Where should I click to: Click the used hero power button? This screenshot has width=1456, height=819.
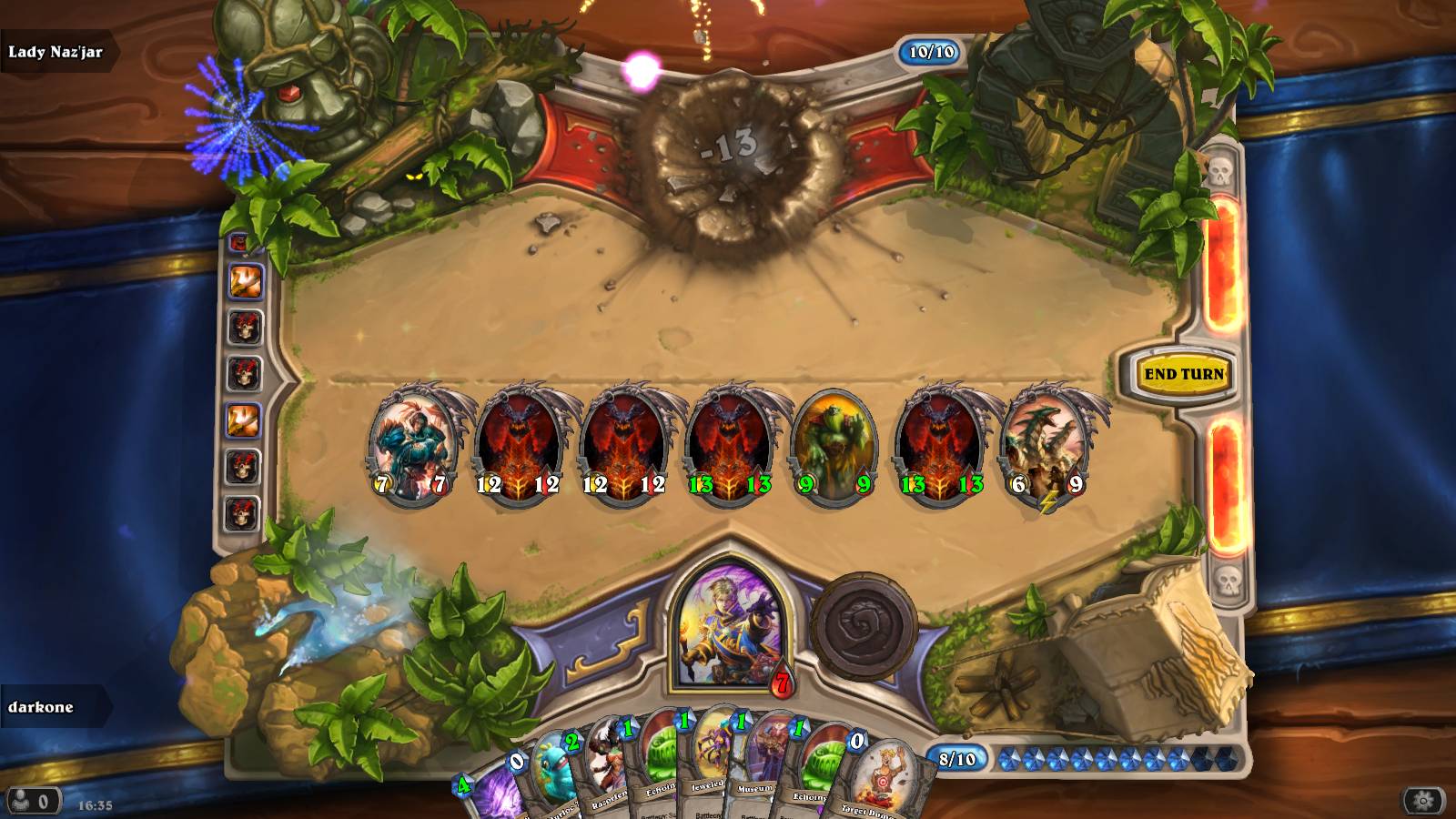(x=862, y=626)
